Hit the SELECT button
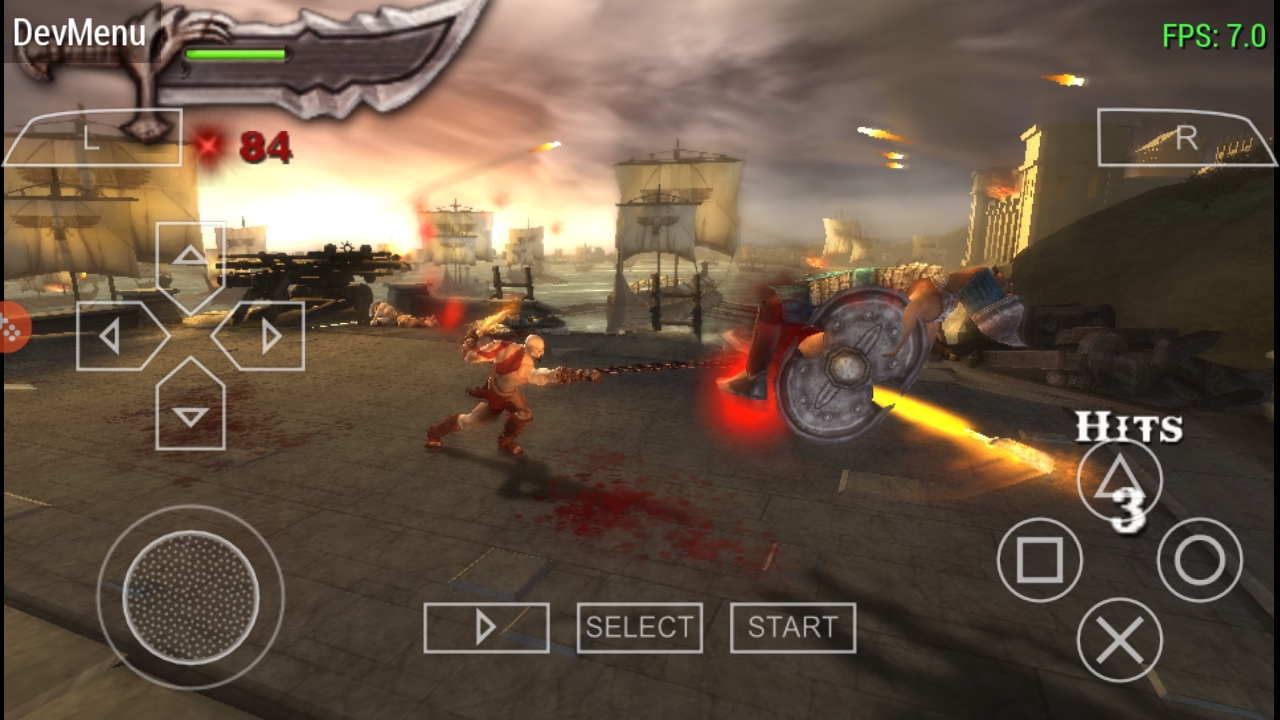 (639, 628)
